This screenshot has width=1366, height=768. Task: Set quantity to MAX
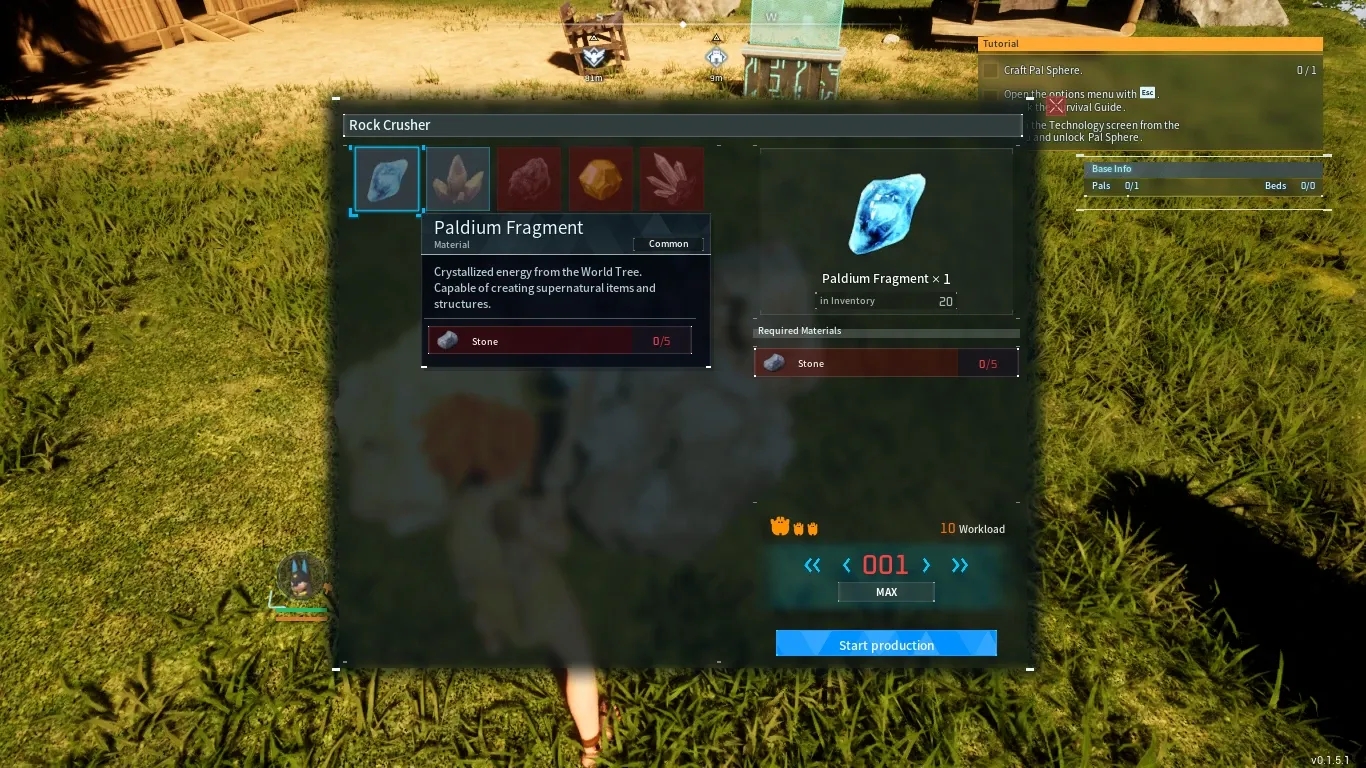tap(886, 592)
